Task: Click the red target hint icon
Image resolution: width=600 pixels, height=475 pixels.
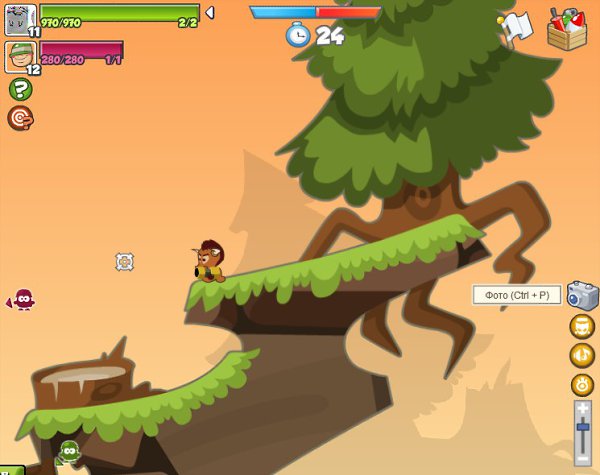Action: coord(20,118)
